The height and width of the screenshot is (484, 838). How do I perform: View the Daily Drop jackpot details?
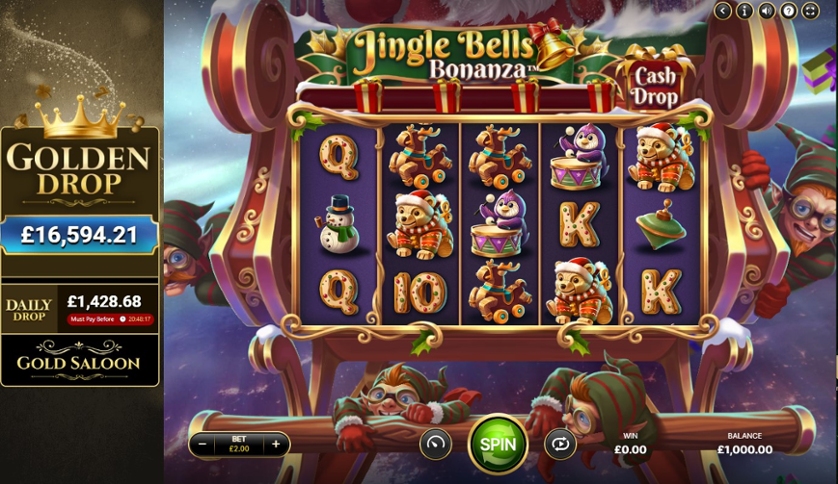pyautogui.click(x=80, y=305)
